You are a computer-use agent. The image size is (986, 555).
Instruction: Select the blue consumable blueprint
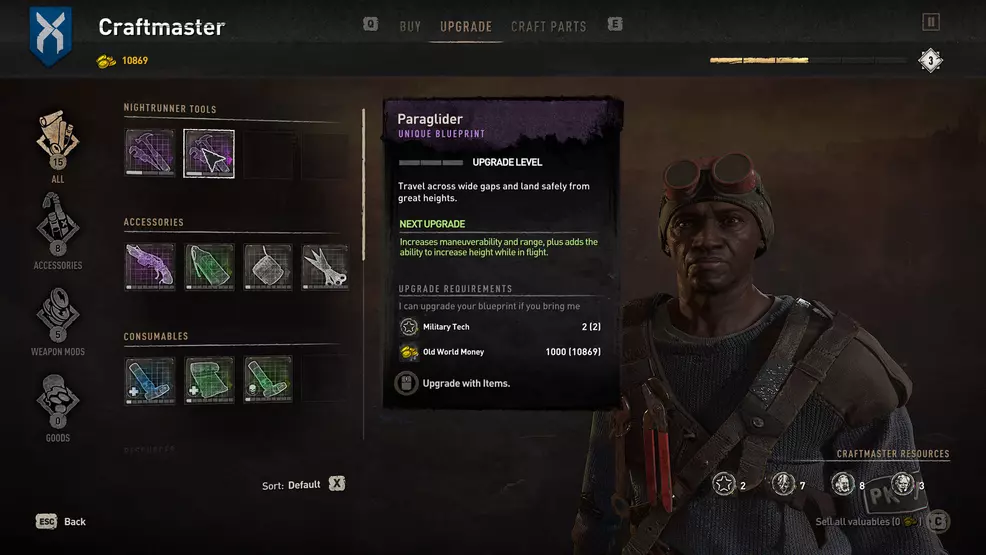click(150, 380)
